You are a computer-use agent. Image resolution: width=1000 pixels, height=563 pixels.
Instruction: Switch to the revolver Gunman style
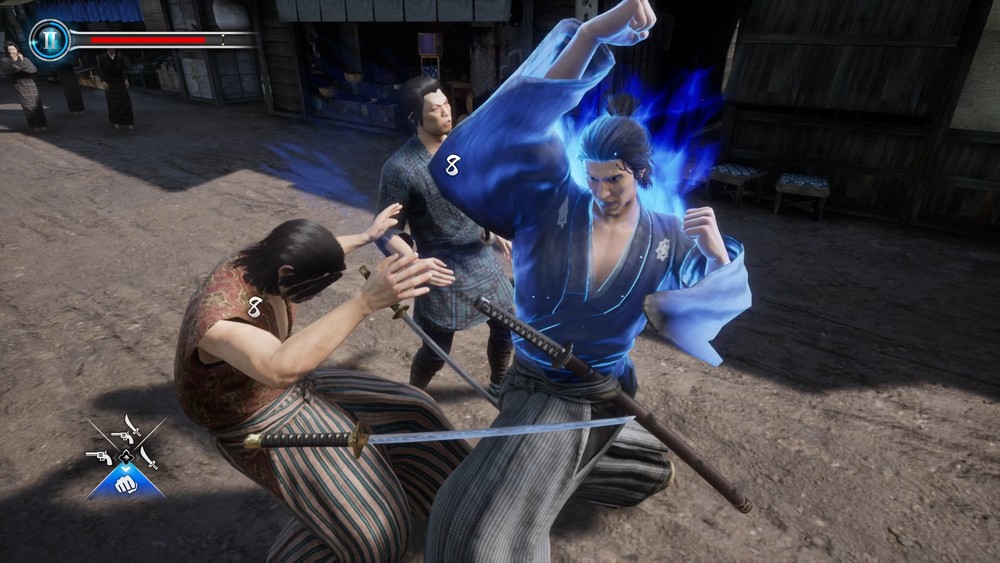(x=99, y=457)
